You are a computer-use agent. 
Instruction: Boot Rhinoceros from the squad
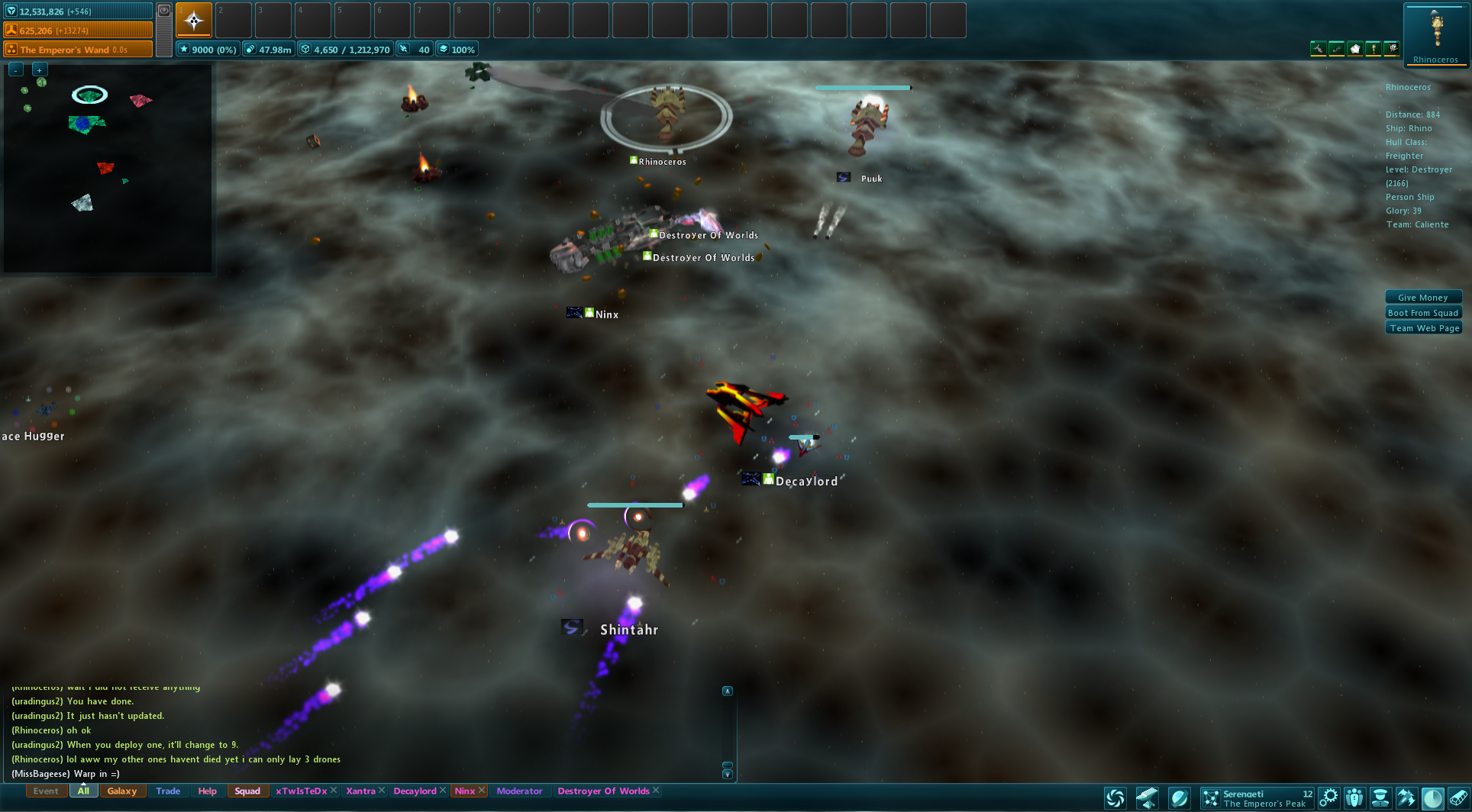(1422, 313)
